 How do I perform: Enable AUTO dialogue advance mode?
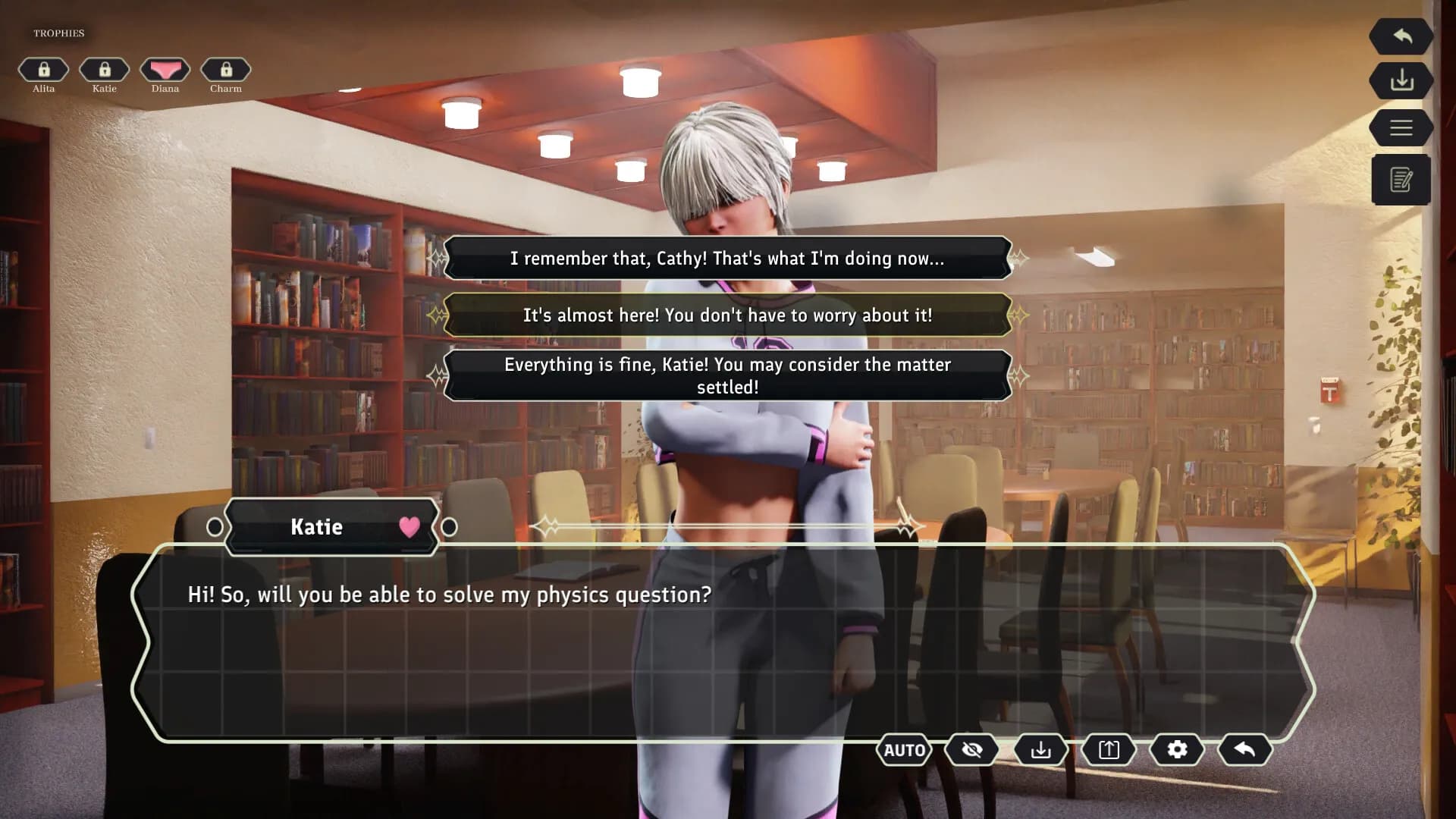pyautogui.click(x=904, y=750)
